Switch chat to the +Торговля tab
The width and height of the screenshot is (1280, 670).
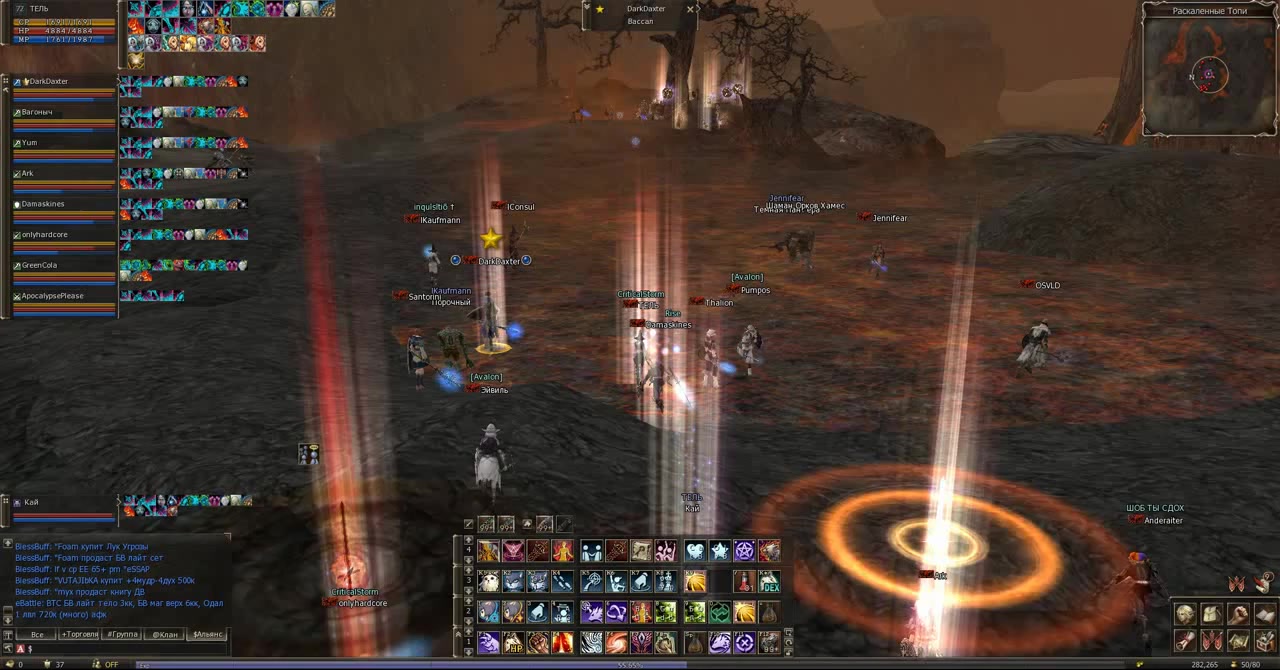coord(79,635)
